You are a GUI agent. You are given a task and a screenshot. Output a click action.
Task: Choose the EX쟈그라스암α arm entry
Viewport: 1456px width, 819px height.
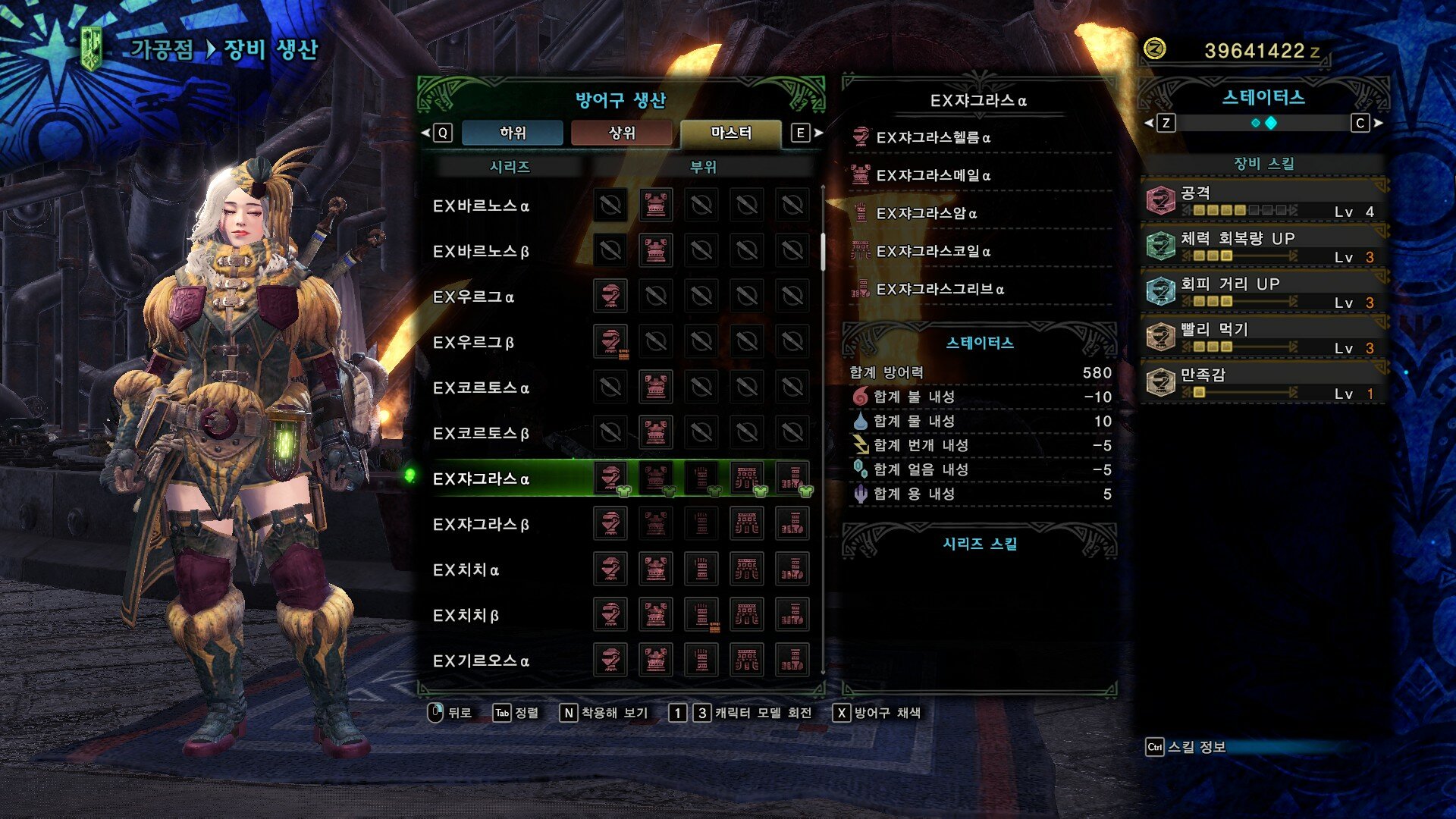point(926,213)
